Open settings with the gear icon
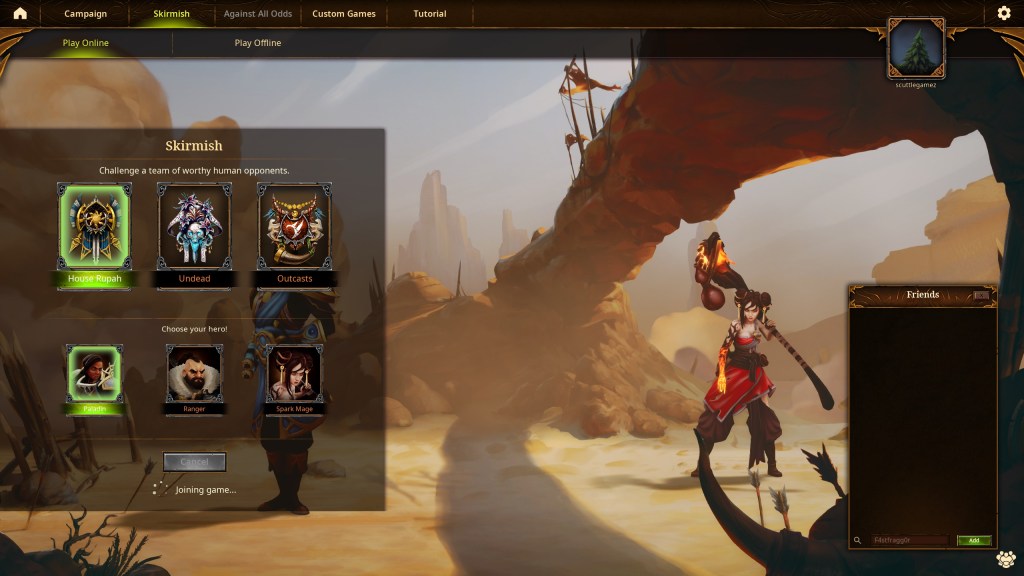 click(1004, 14)
